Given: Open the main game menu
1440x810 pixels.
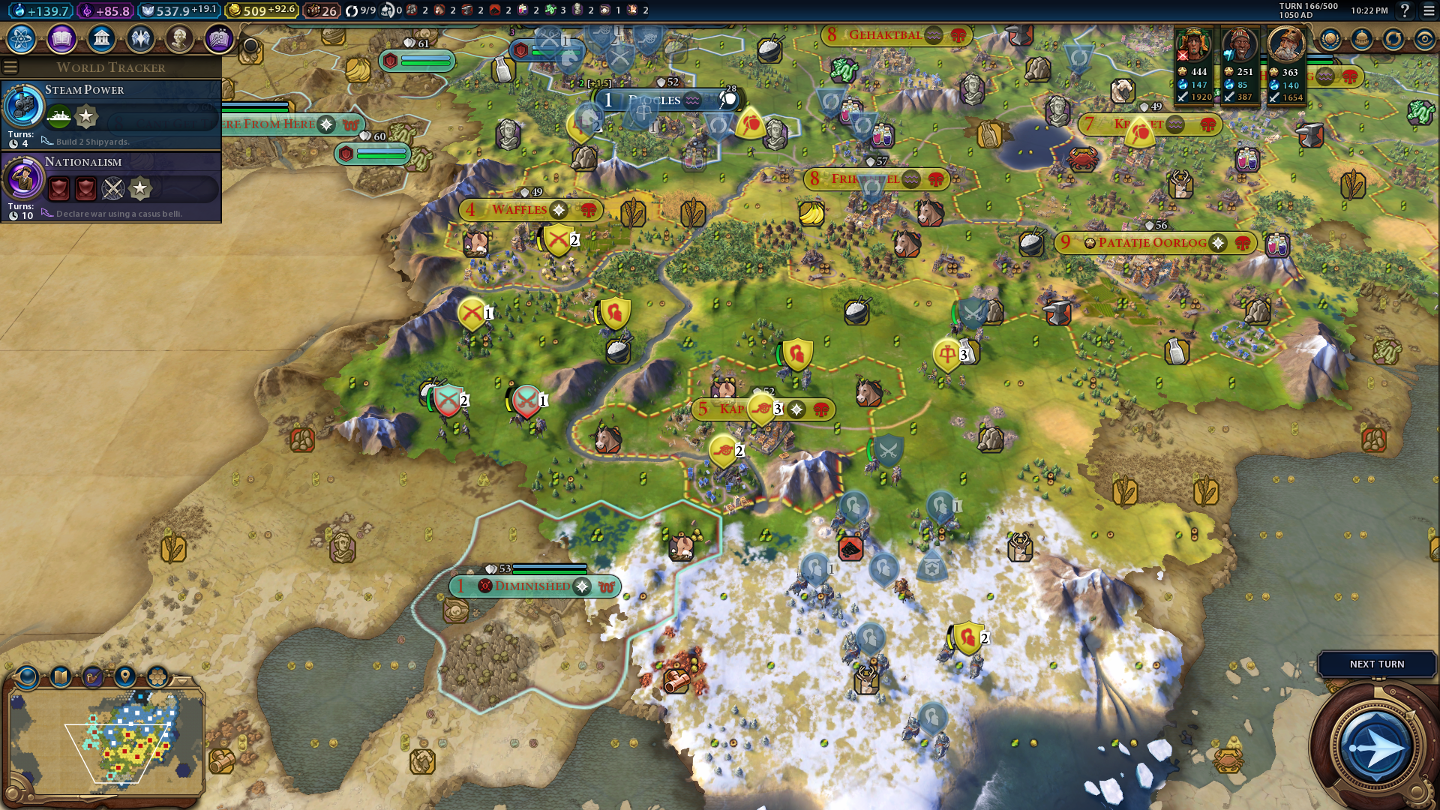Looking at the screenshot, I should tap(1428, 10).
